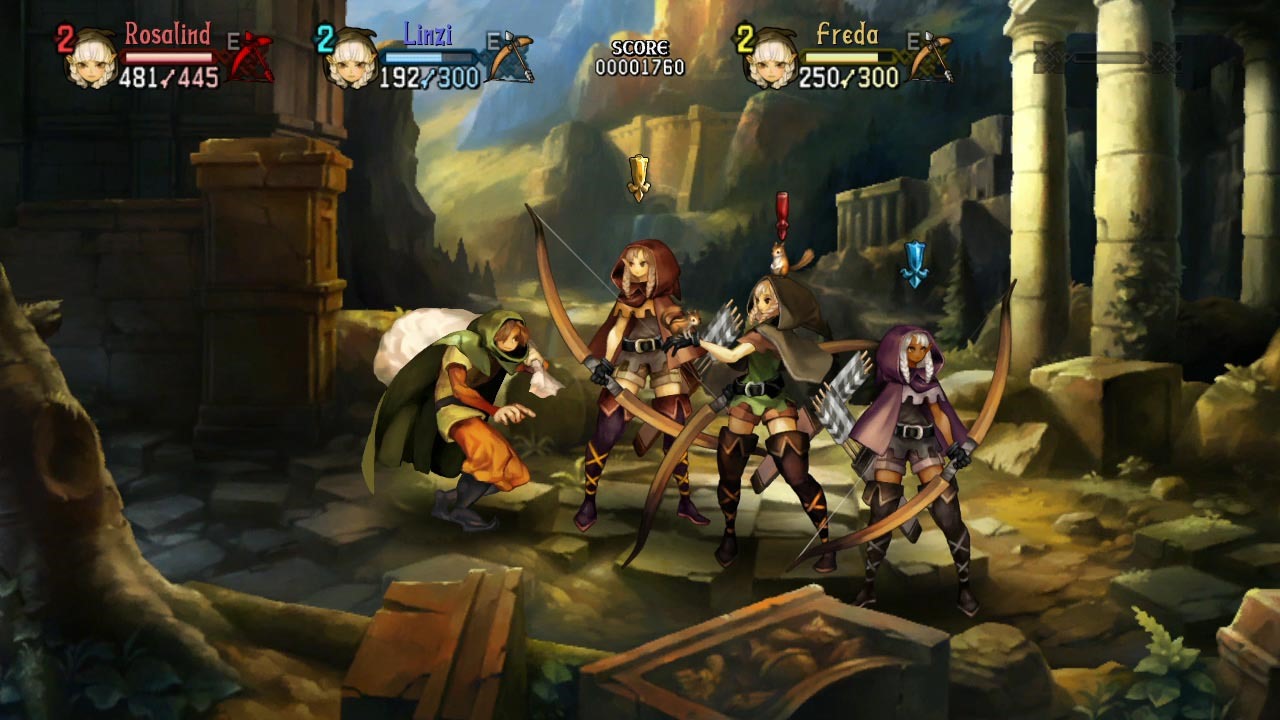Click Freda's equipped bow icon
Image resolution: width=1280 pixels, height=720 pixels.
(x=931, y=57)
